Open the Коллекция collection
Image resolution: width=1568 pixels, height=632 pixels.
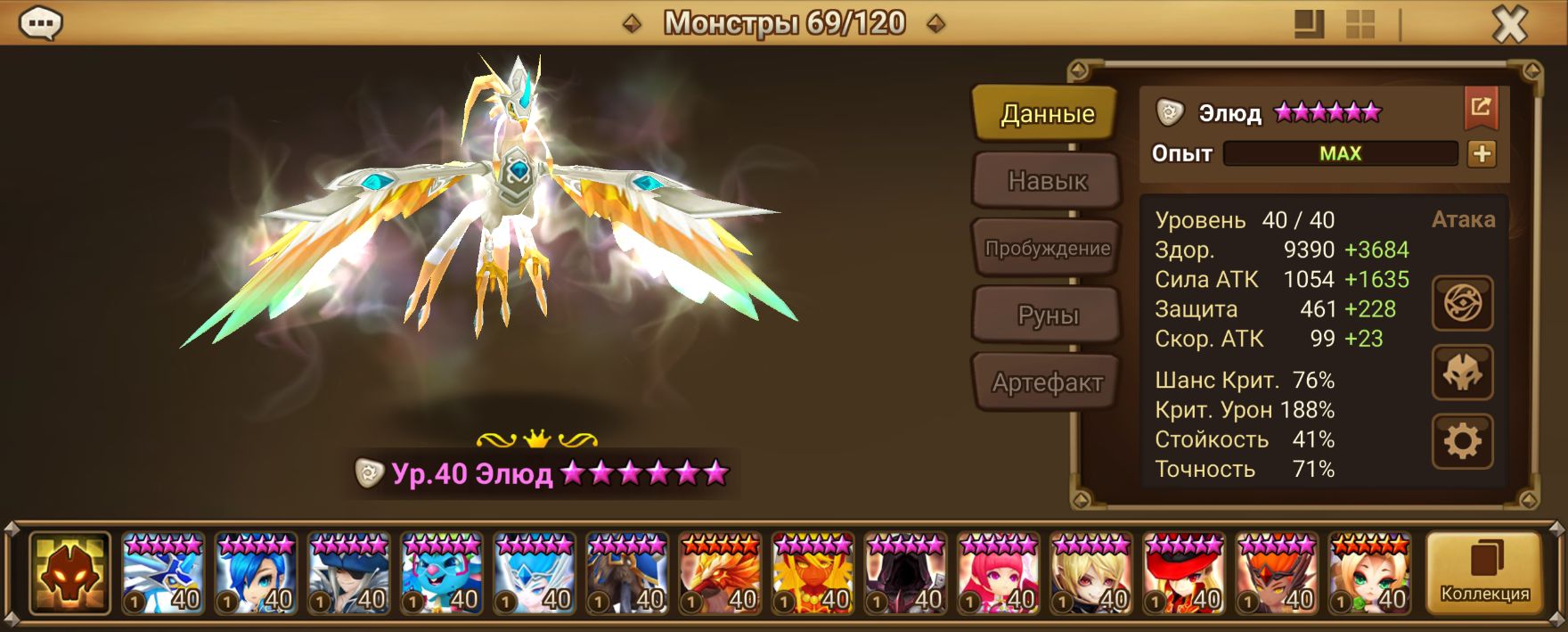1484,573
